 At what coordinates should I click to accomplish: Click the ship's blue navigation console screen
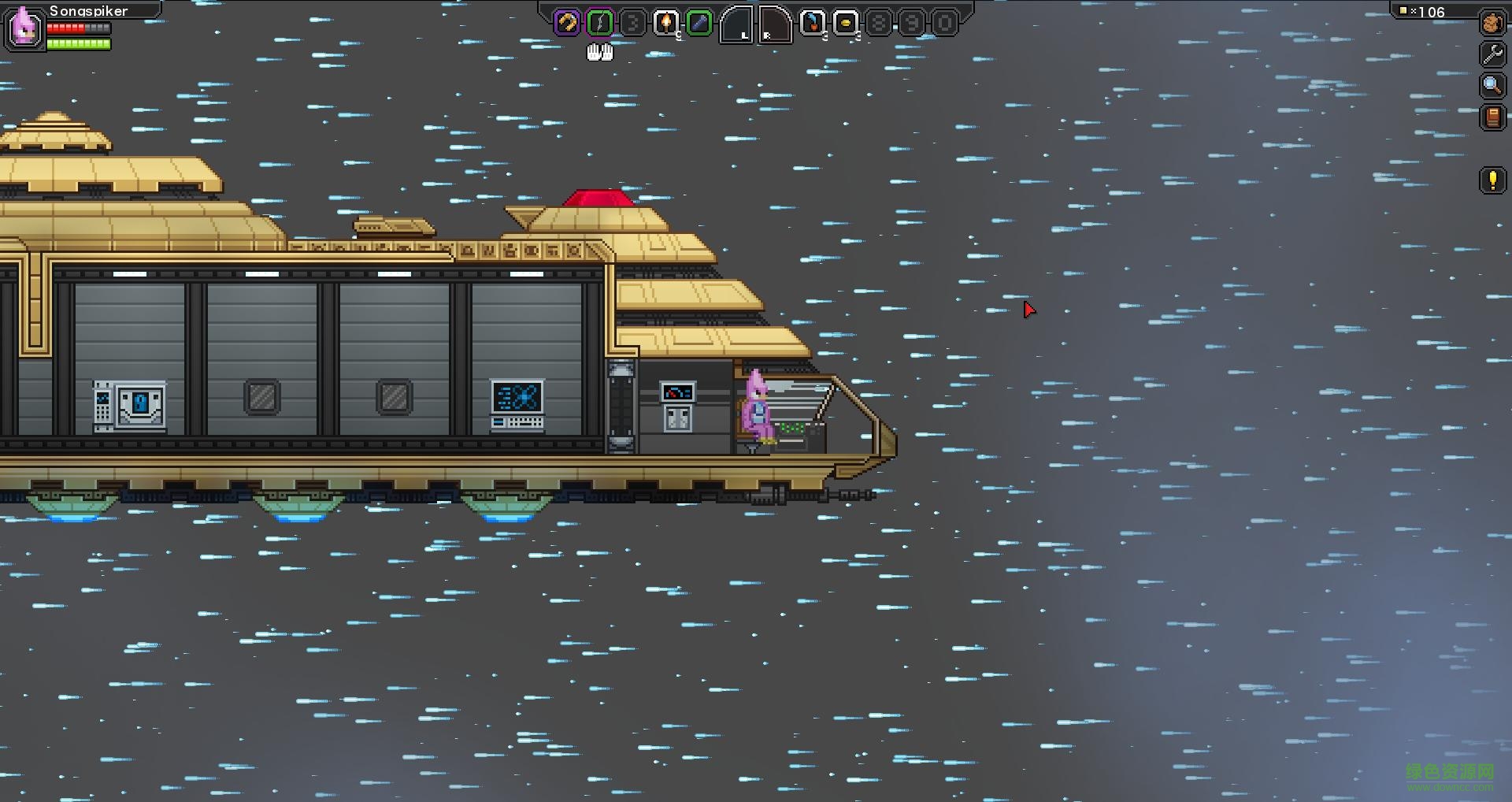click(516, 398)
